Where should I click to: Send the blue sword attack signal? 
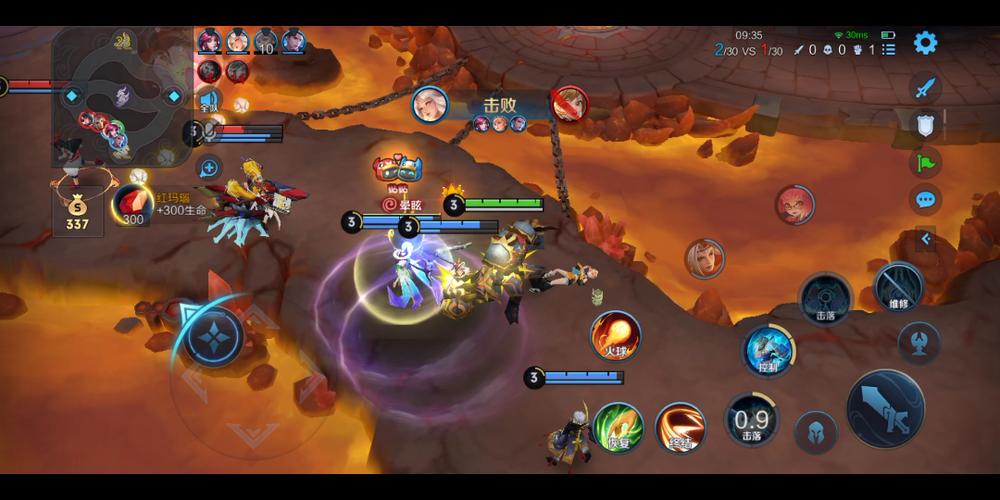[x=926, y=87]
